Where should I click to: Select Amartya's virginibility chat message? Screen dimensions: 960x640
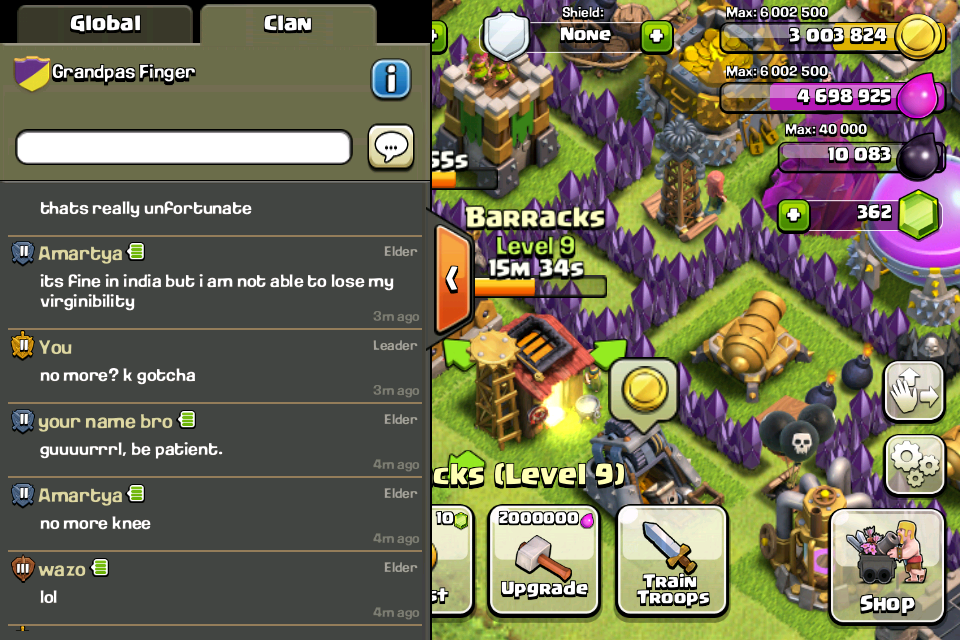(x=216, y=291)
